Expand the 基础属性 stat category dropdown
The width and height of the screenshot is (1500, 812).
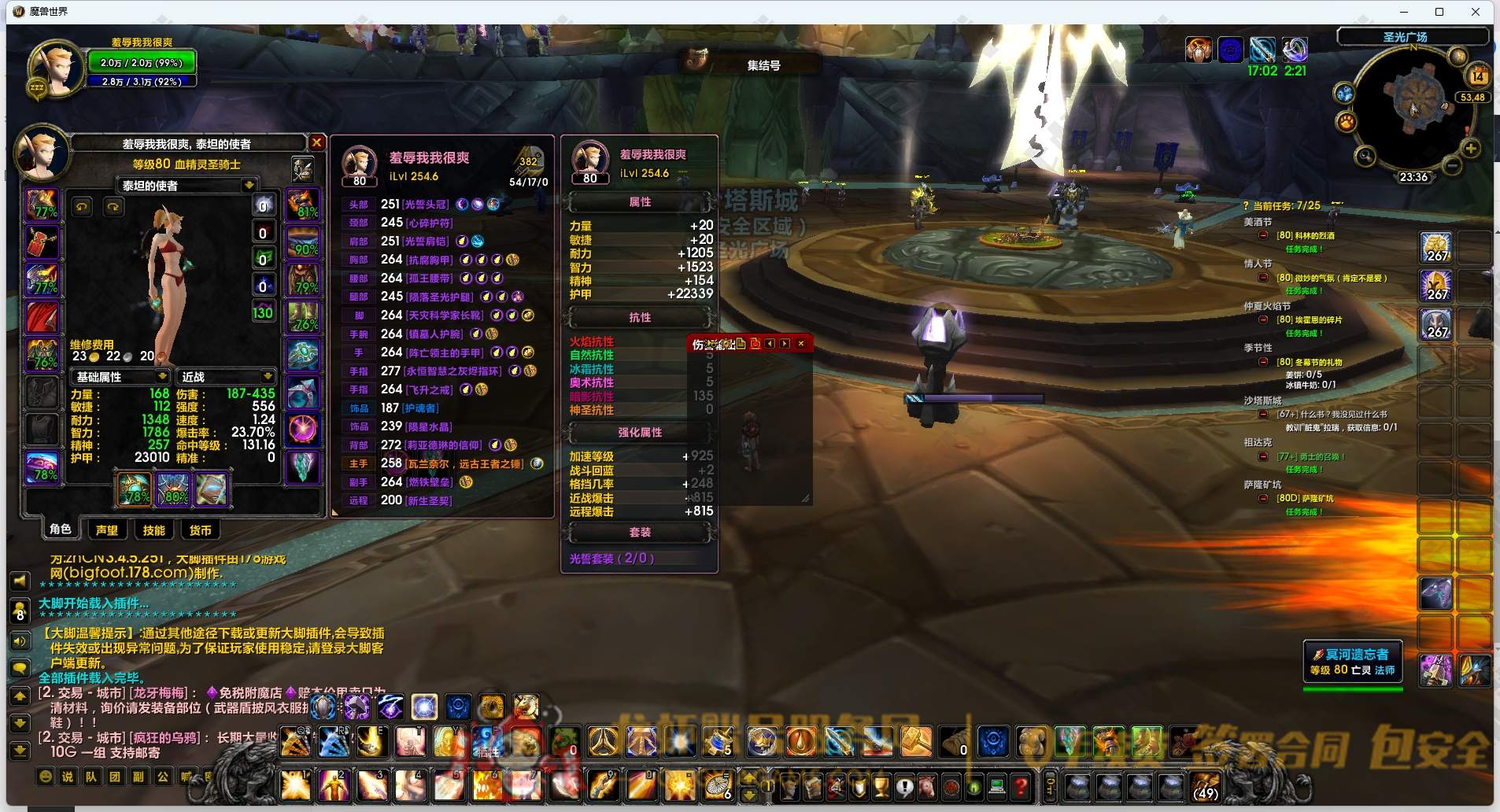(161, 377)
